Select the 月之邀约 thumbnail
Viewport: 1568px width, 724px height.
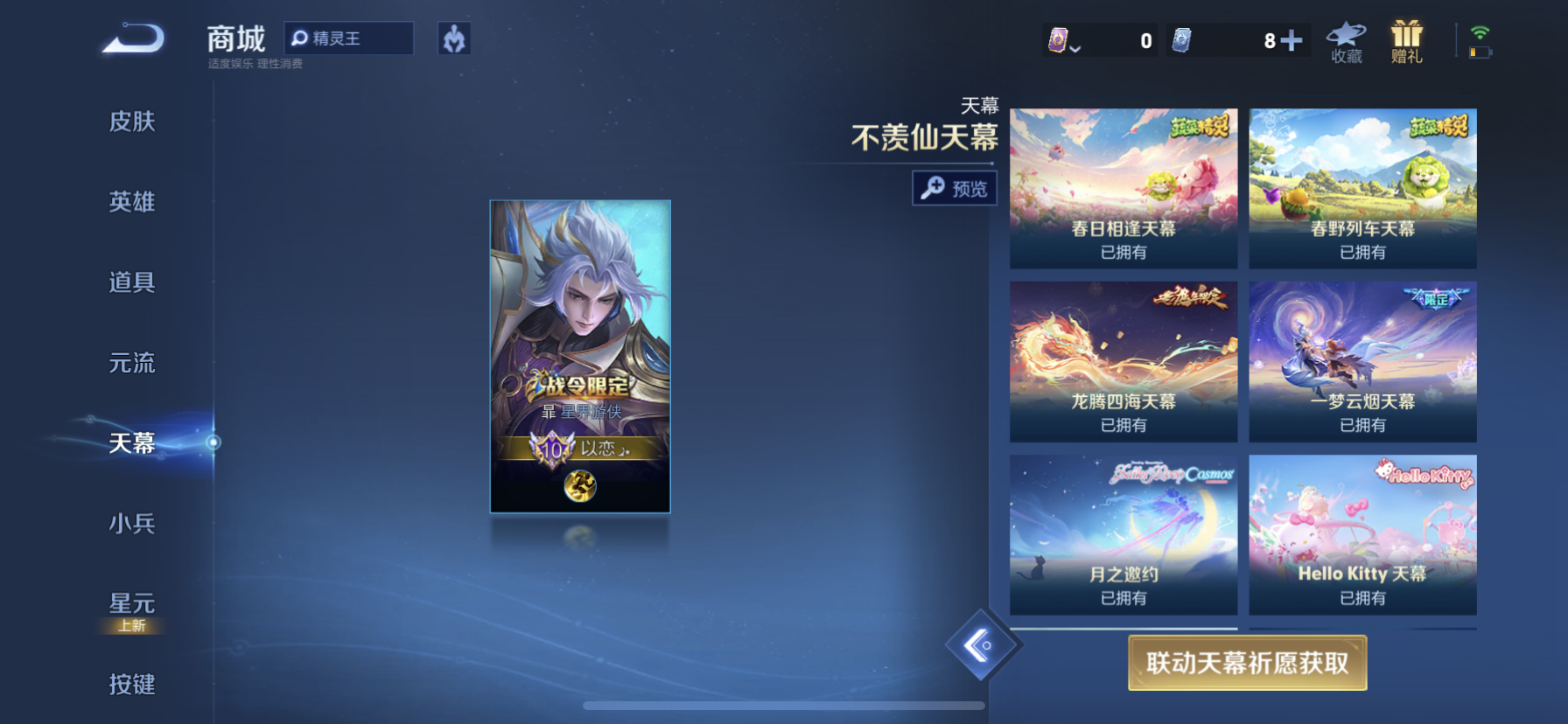click(x=1123, y=534)
